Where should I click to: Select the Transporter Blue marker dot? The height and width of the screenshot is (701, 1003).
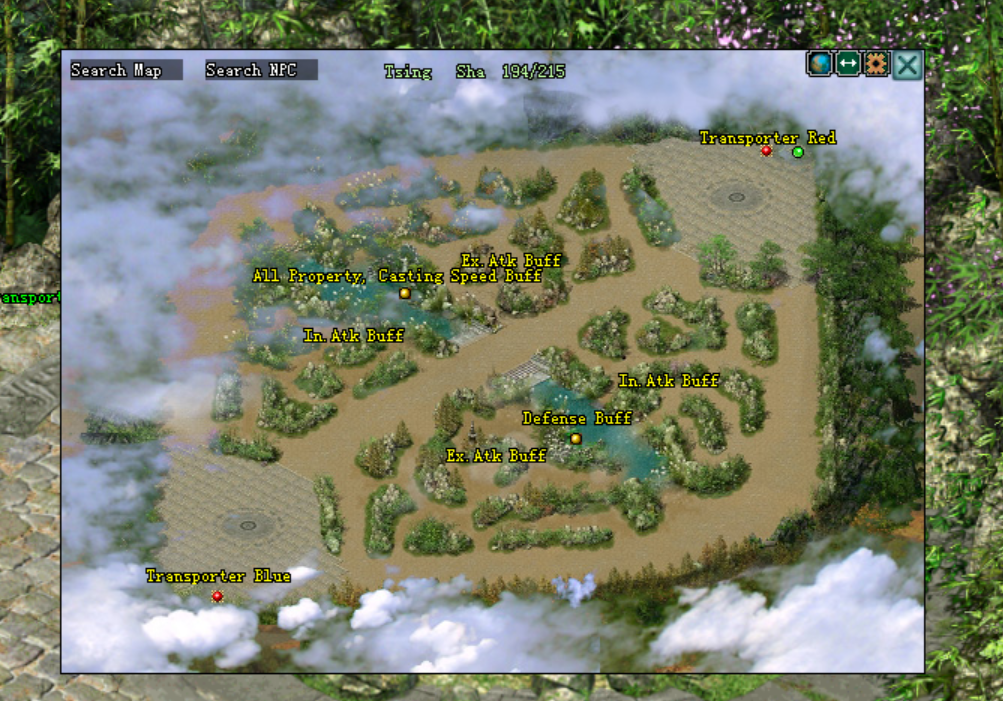coord(217,596)
